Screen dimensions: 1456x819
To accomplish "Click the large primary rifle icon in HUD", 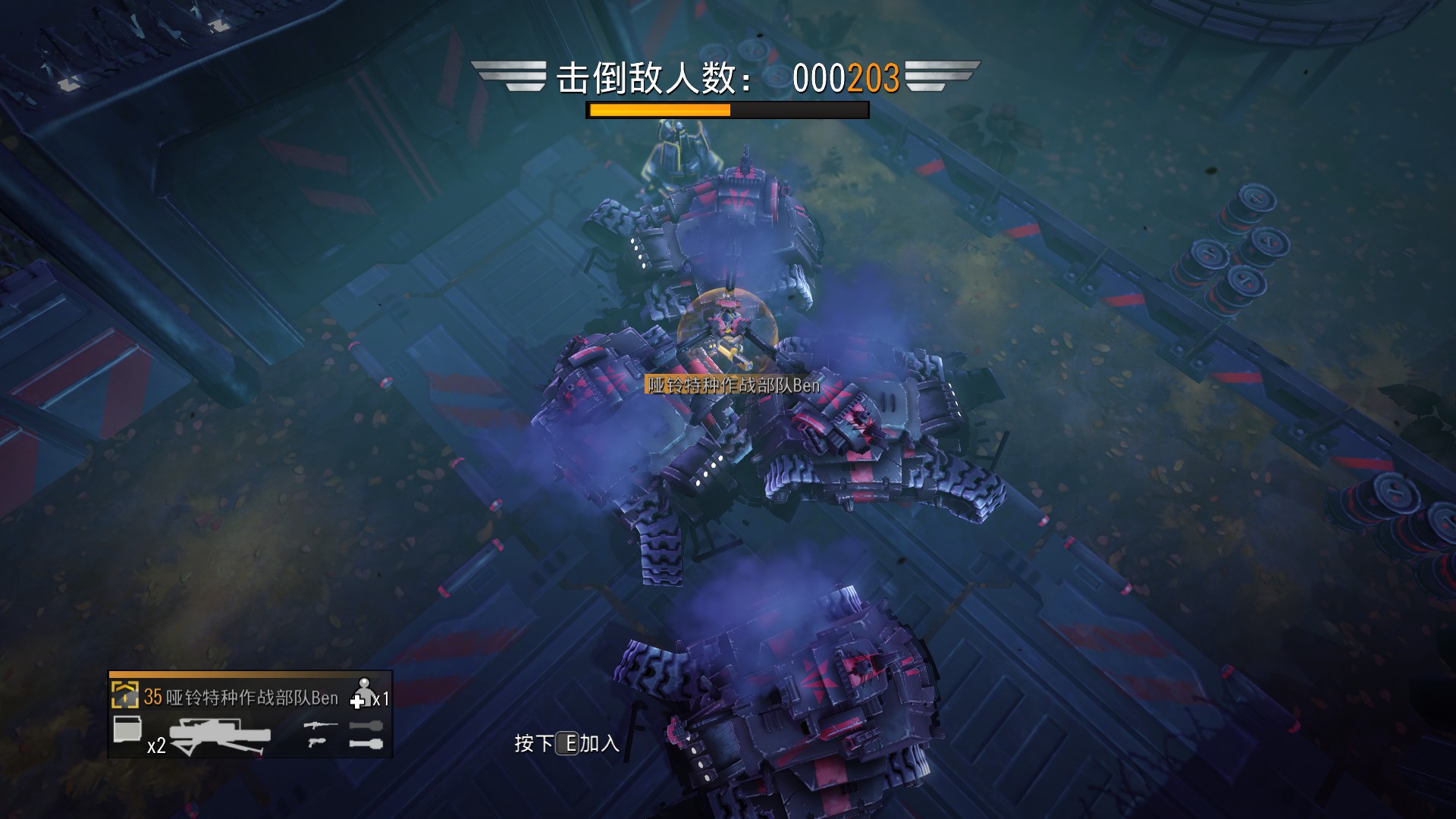I will 220,736.
